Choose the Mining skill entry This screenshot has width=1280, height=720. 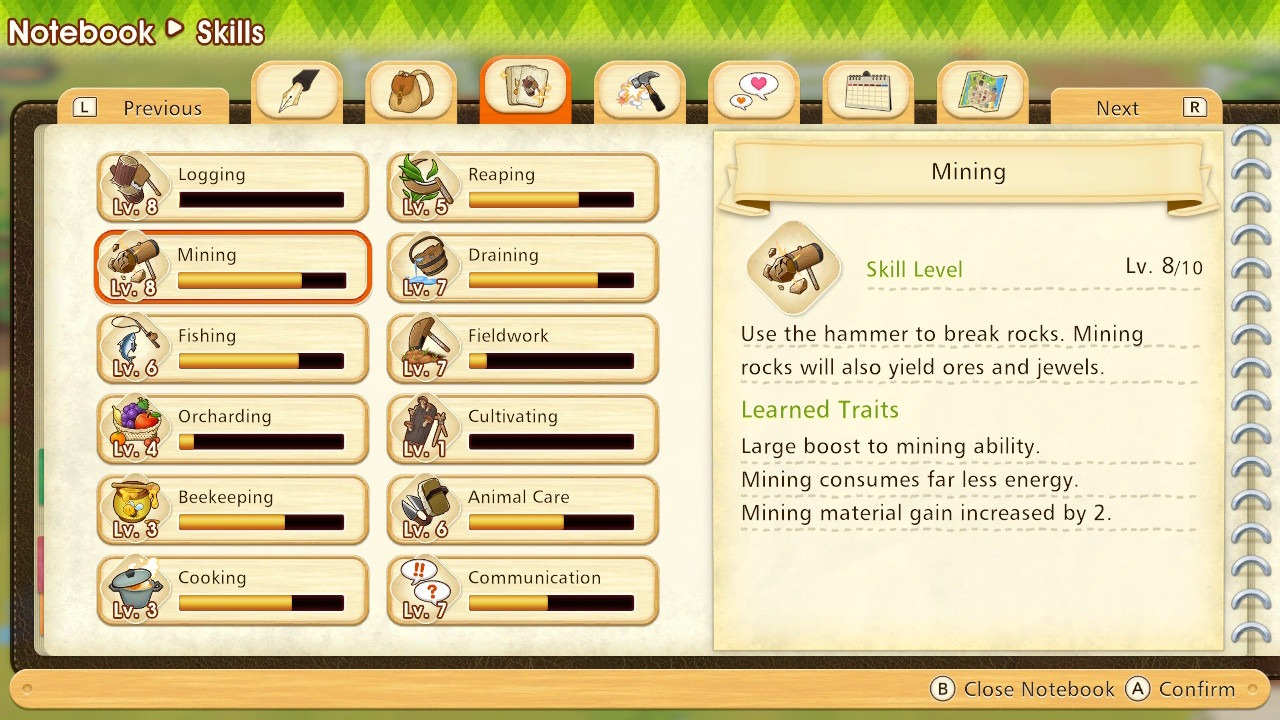(233, 268)
